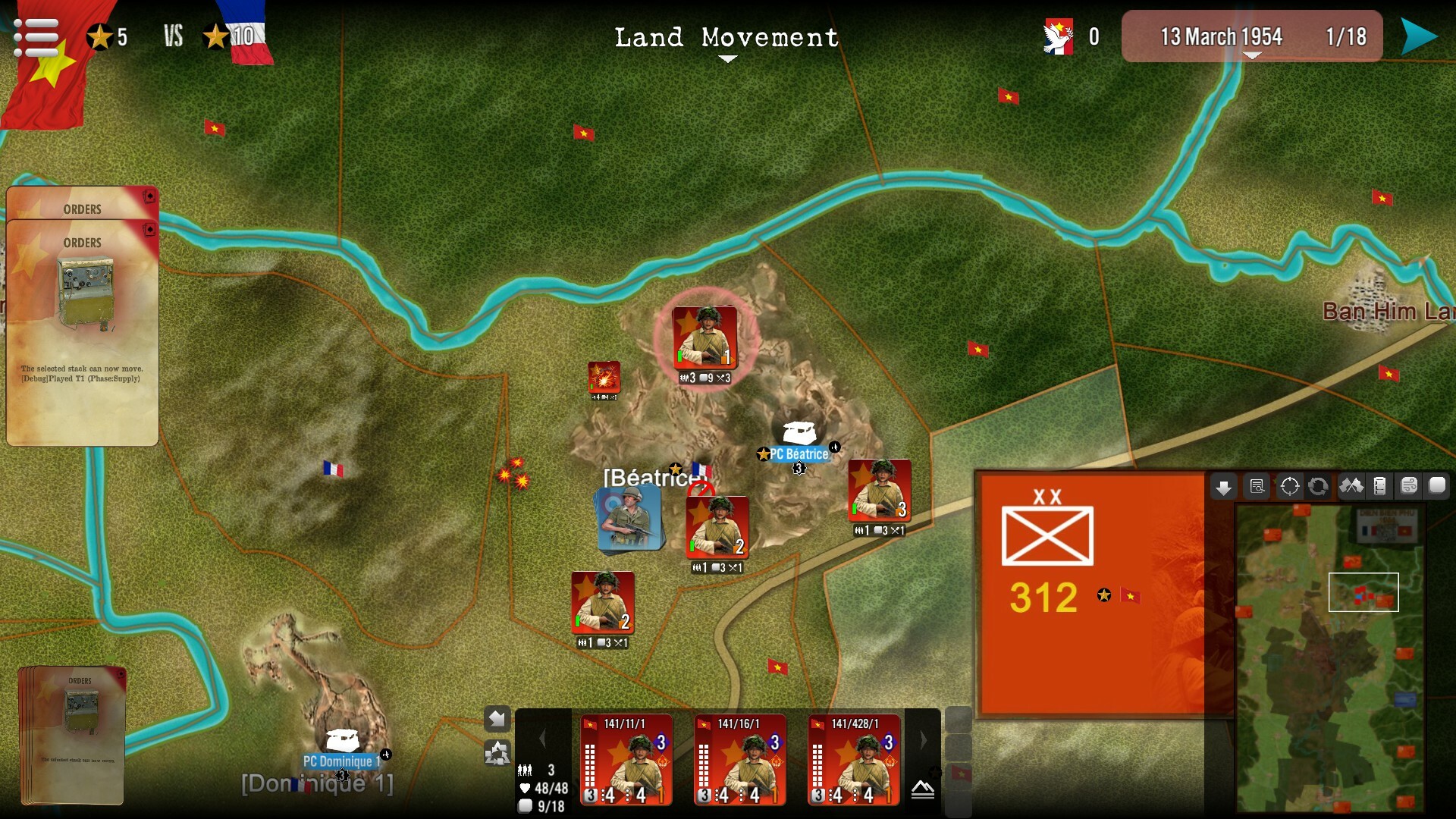Click the 48/48 health indicator
Screen dimensions: 1456x819
(543, 789)
